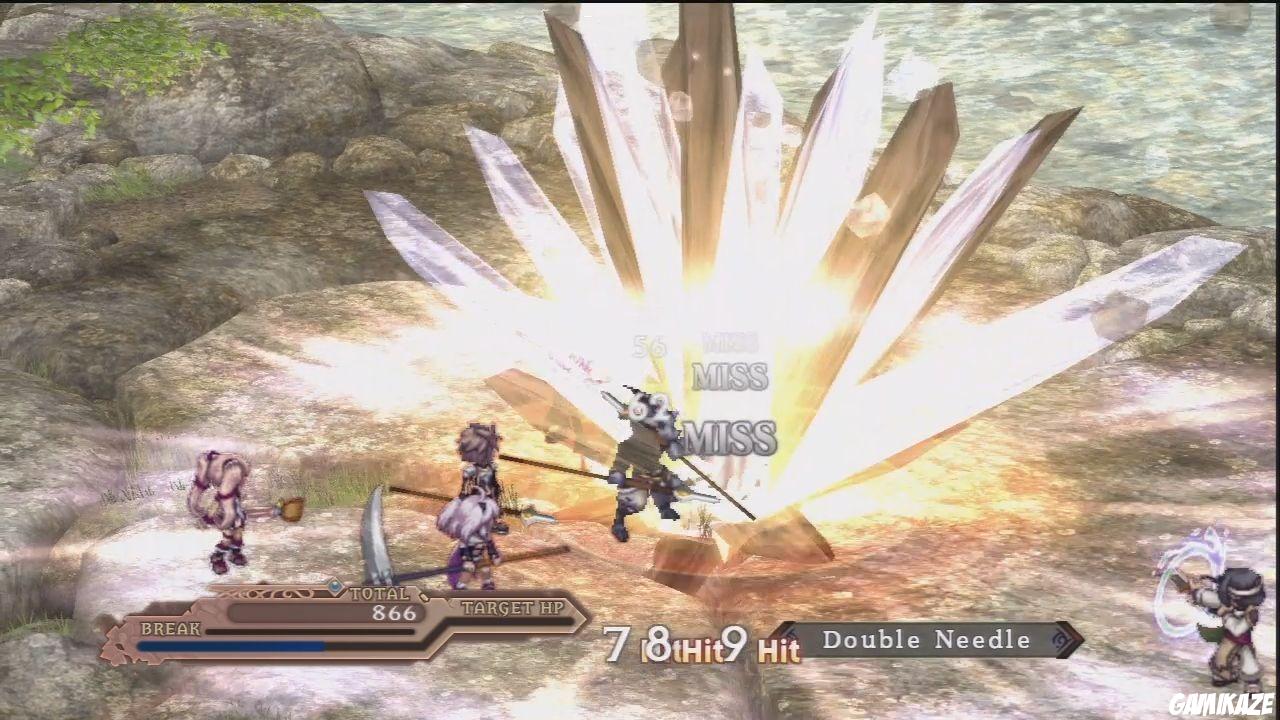Collapse the battle status panel
The width and height of the screenshot is (1280, 720).
pyautogui.click(x=350, y=620)
